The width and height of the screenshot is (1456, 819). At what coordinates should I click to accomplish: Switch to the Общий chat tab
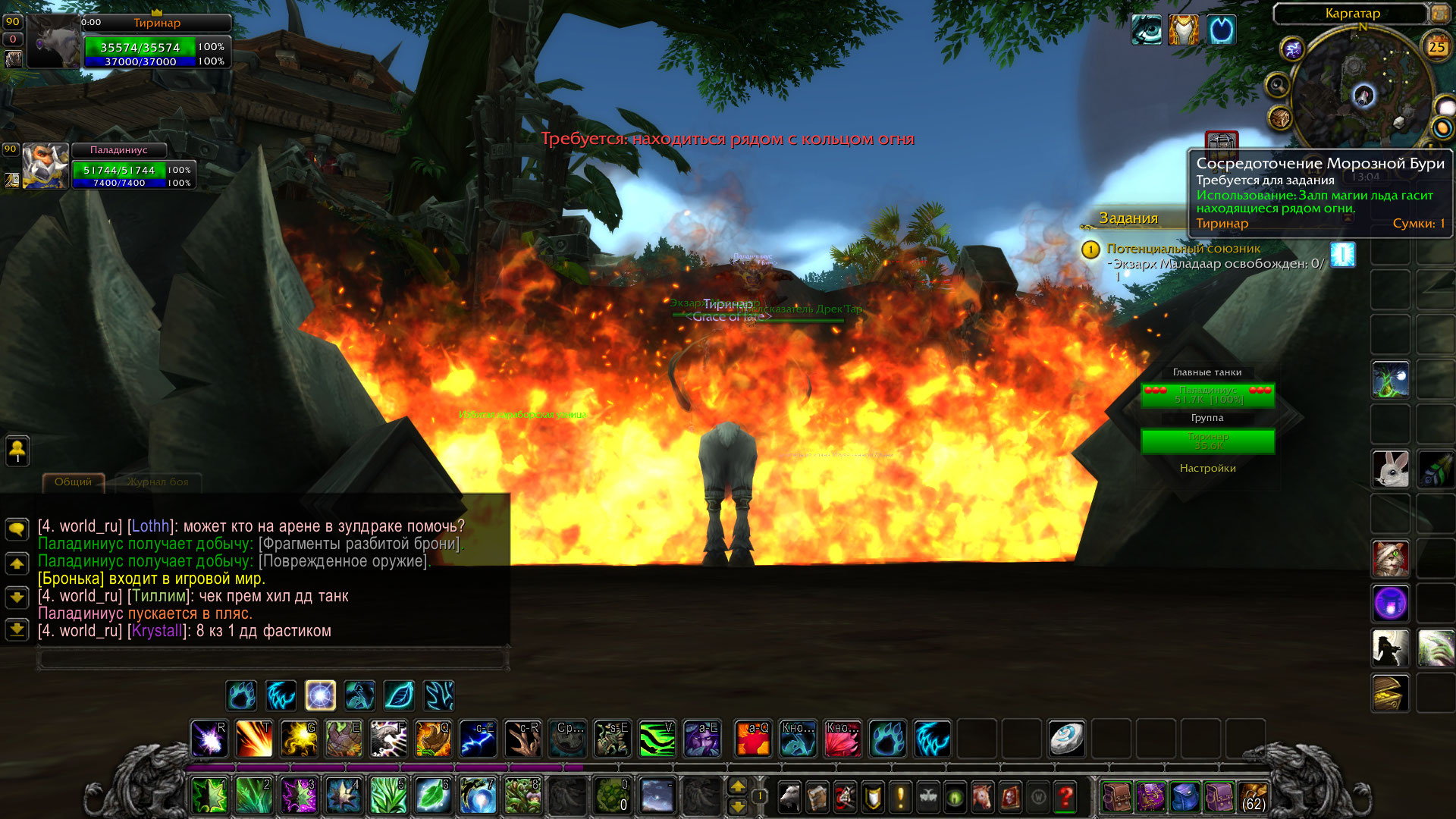tap(74, 482)
